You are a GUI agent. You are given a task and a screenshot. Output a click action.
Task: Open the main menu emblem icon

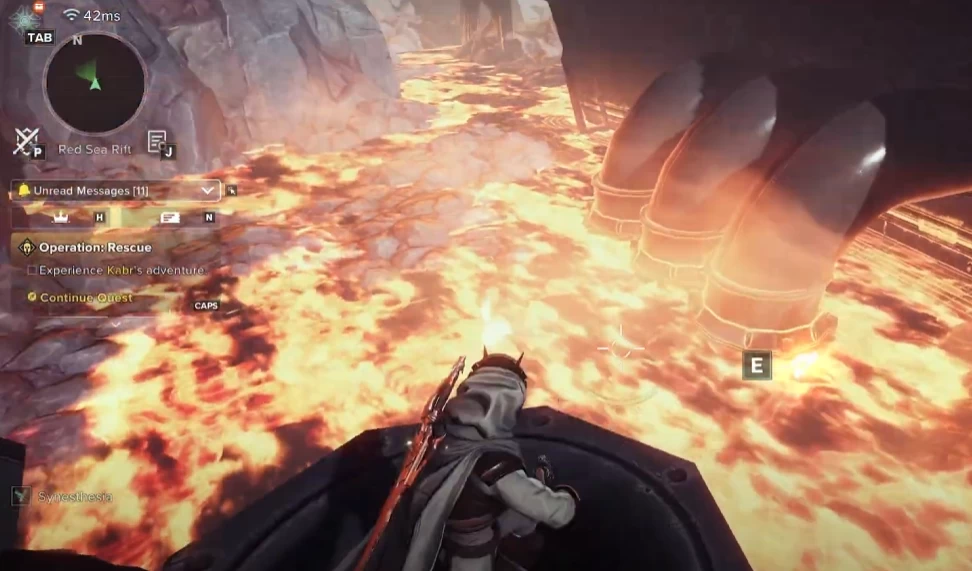pyautogui.click(x=22, y=18)
